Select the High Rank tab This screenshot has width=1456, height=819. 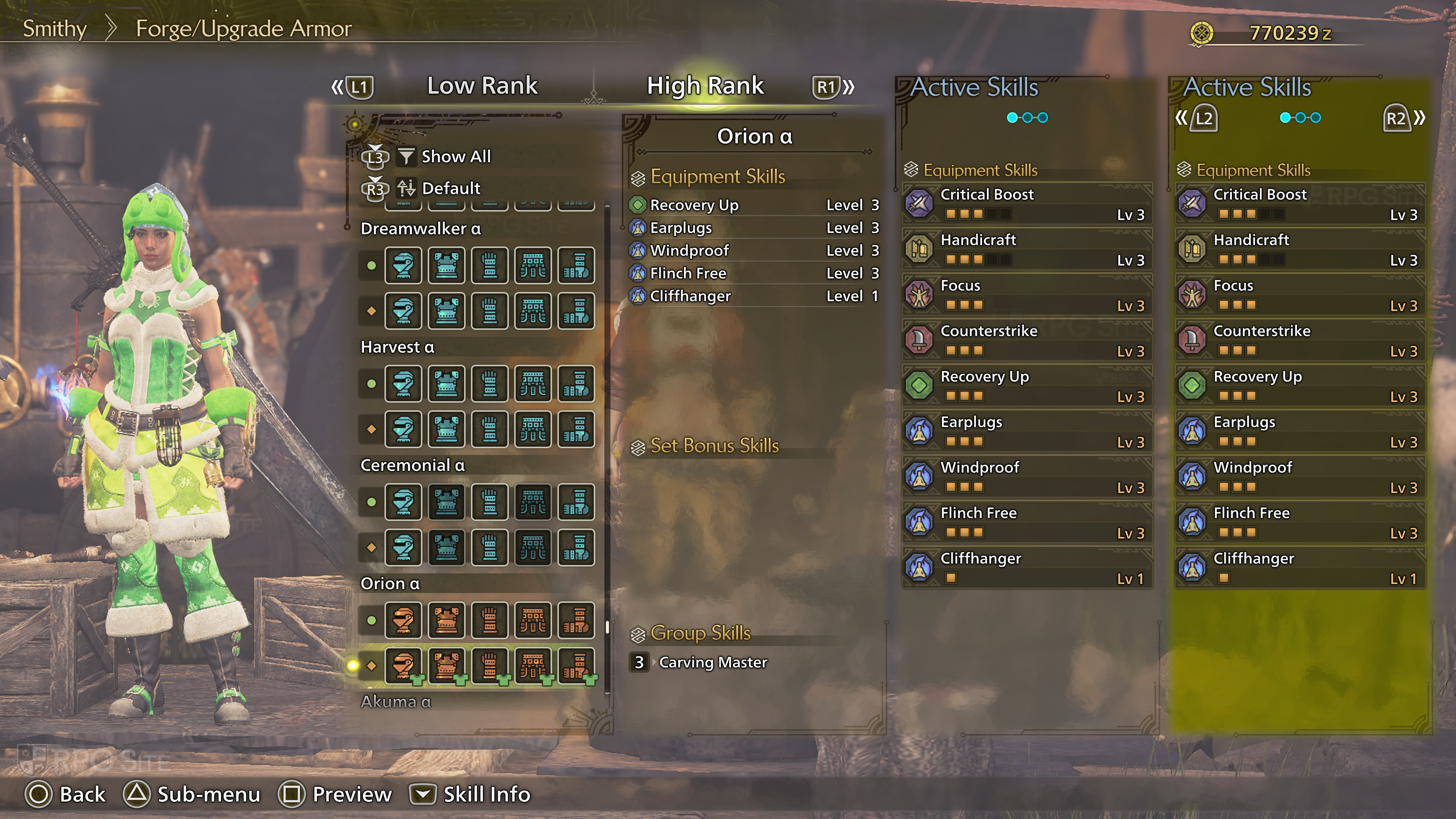click(705, 86)
